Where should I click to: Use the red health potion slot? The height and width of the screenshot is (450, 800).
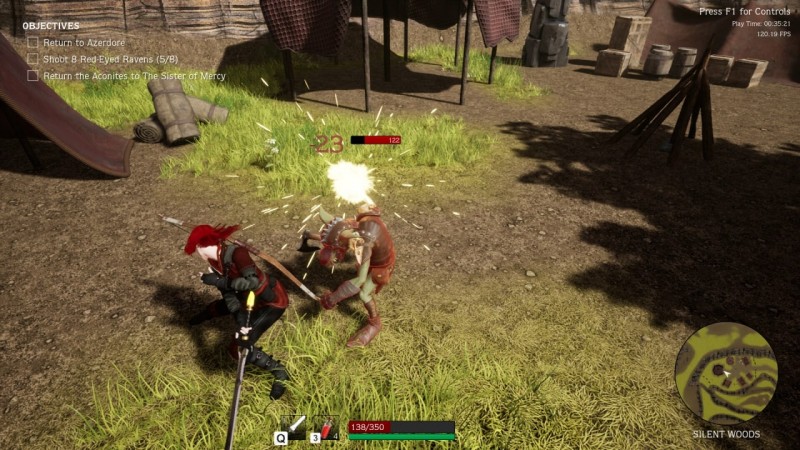pyautogui.click(x=327, y=427)
